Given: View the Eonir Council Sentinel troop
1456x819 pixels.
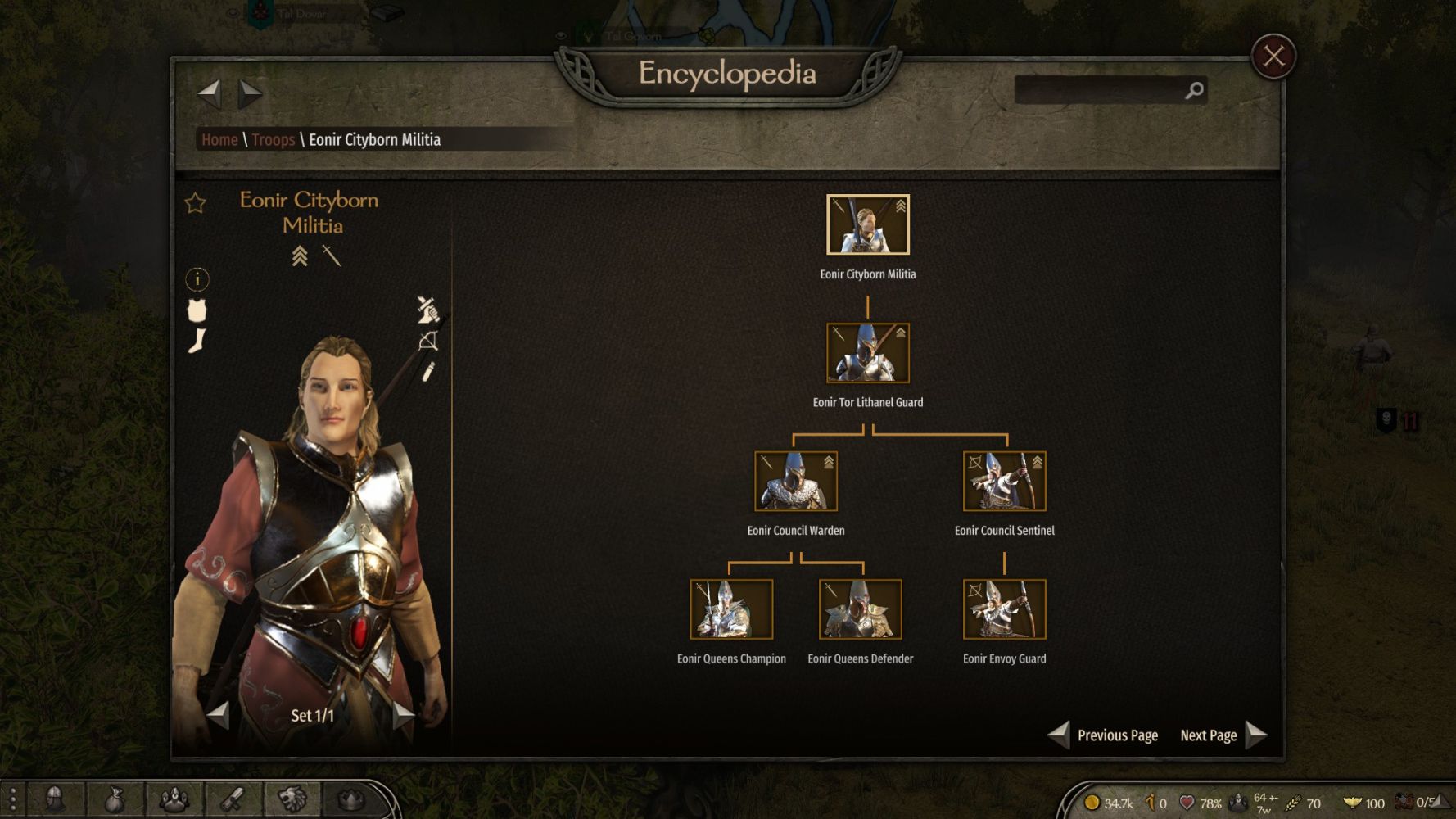Looking at the screenshot, I should coord(1004,482).
